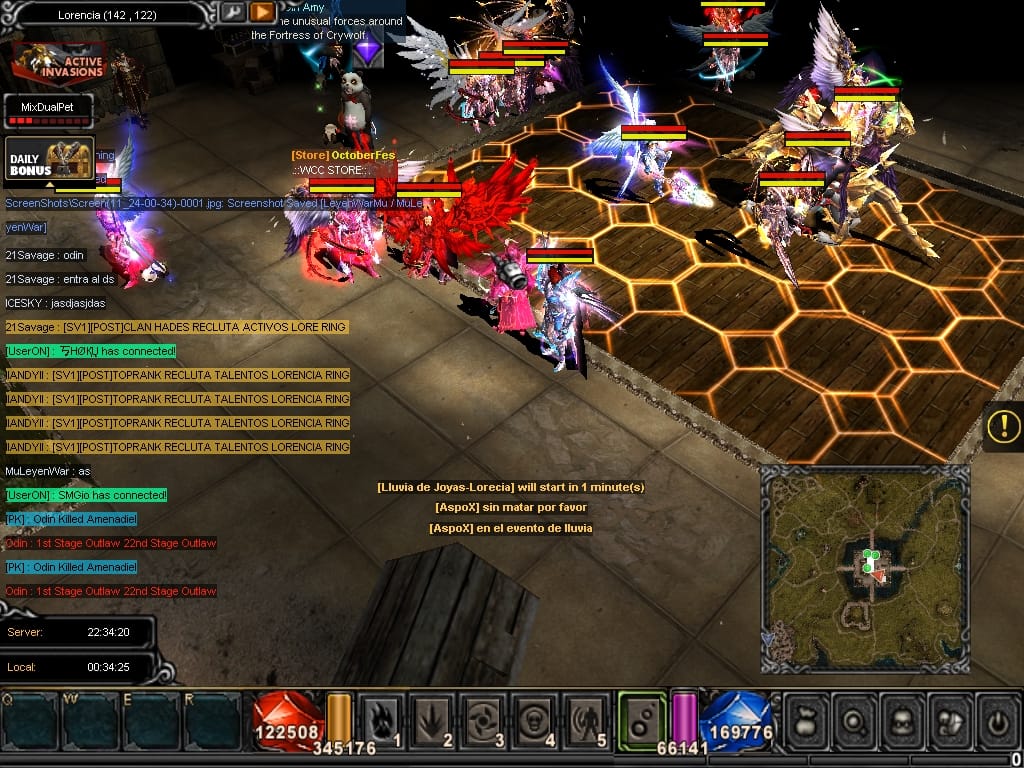Click the power icon system button
The width and height of the screenshot is (1024, 768).
998,720
